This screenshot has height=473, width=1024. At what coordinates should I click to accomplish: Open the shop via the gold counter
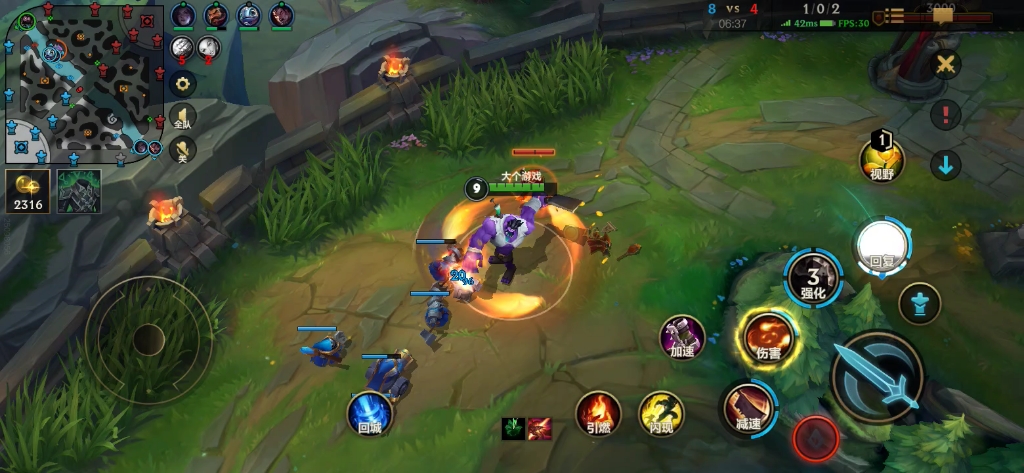click(25, 191)
